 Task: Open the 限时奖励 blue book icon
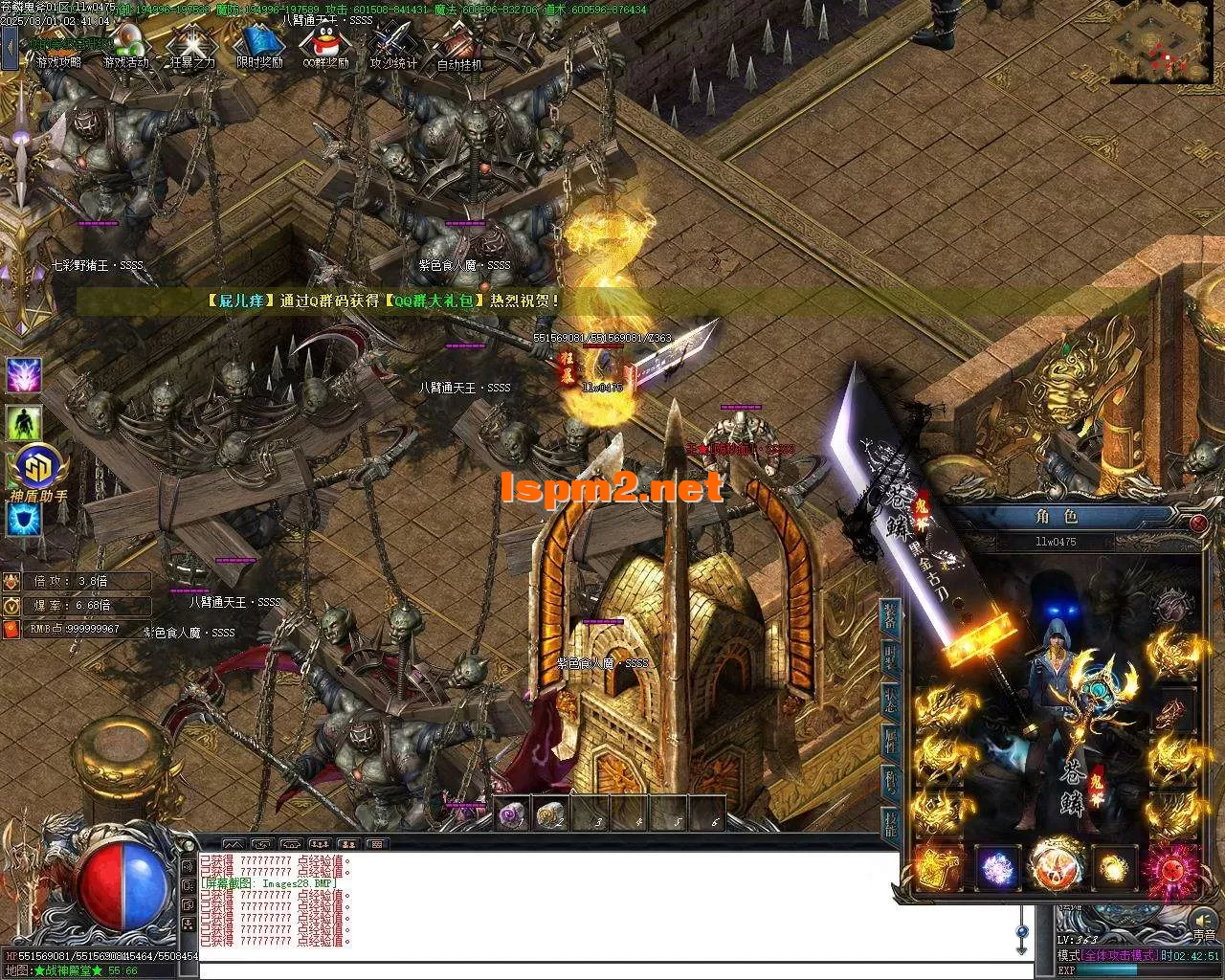point(260,46)
